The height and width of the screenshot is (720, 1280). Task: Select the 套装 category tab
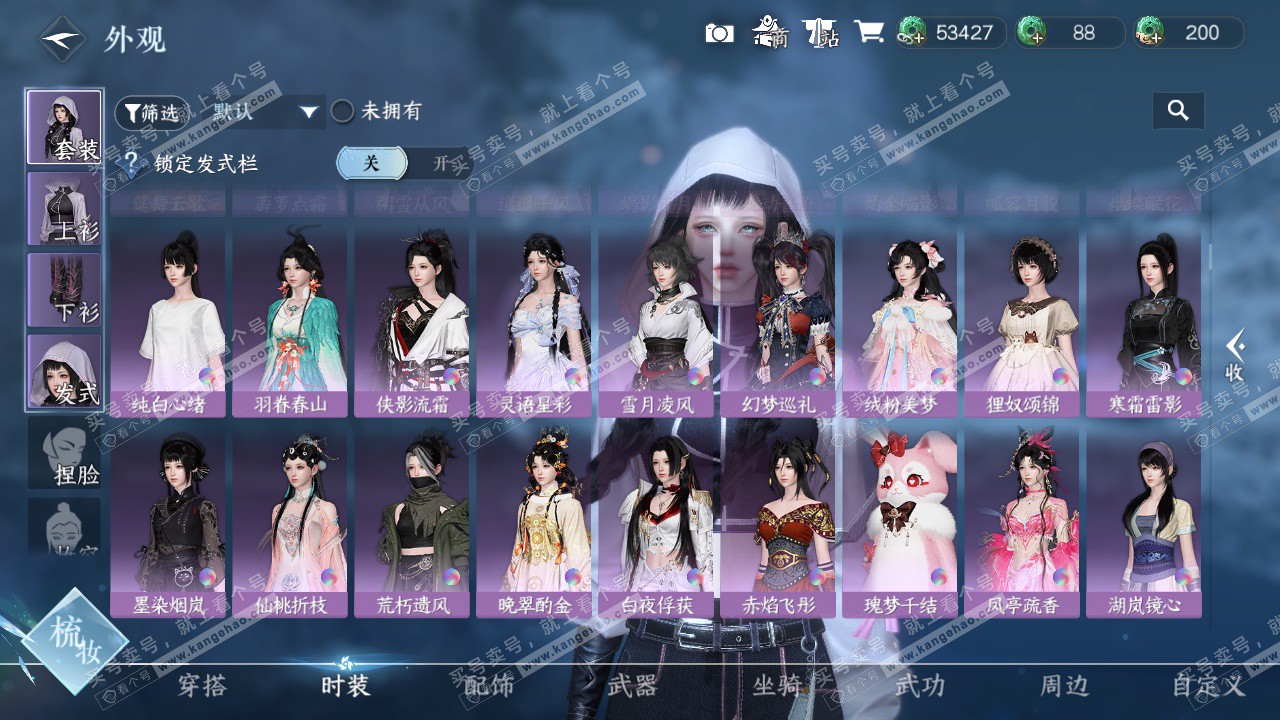click(x=64, y=127)
